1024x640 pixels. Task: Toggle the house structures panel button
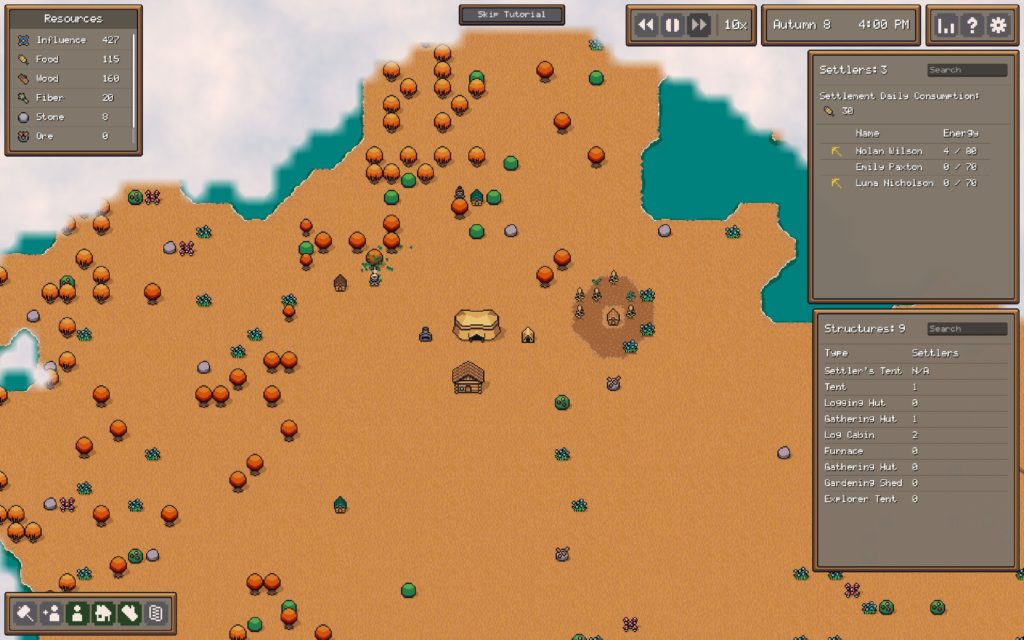103,613
